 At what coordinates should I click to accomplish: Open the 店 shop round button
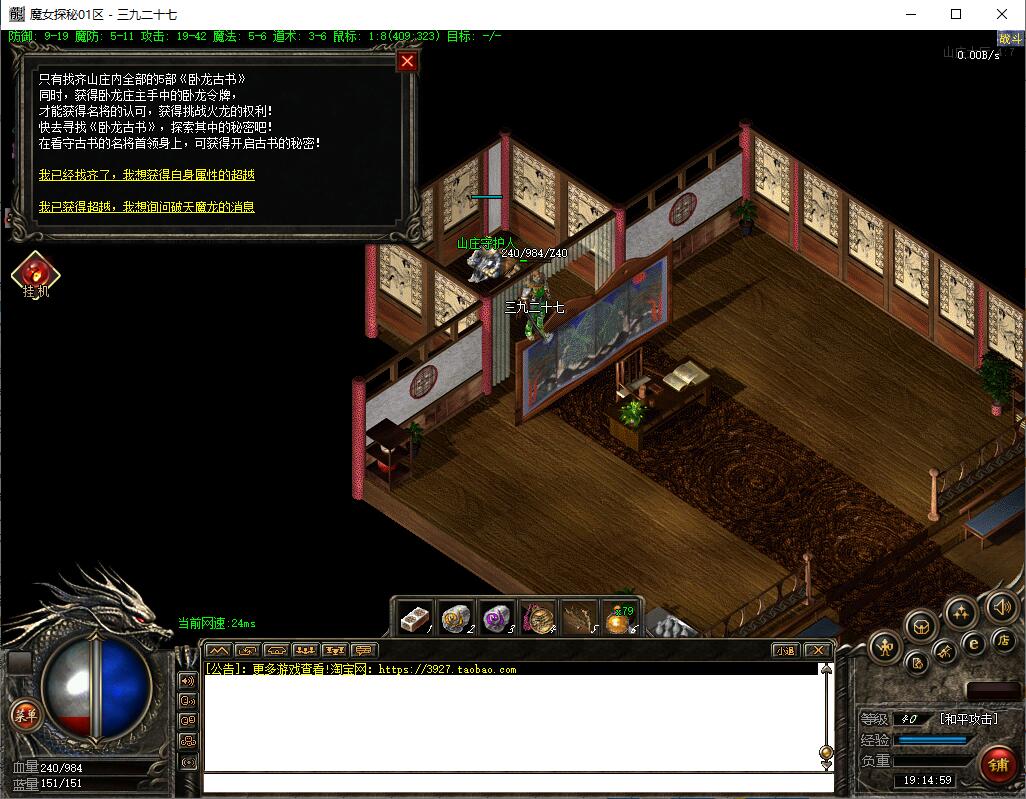(1002, 639)
